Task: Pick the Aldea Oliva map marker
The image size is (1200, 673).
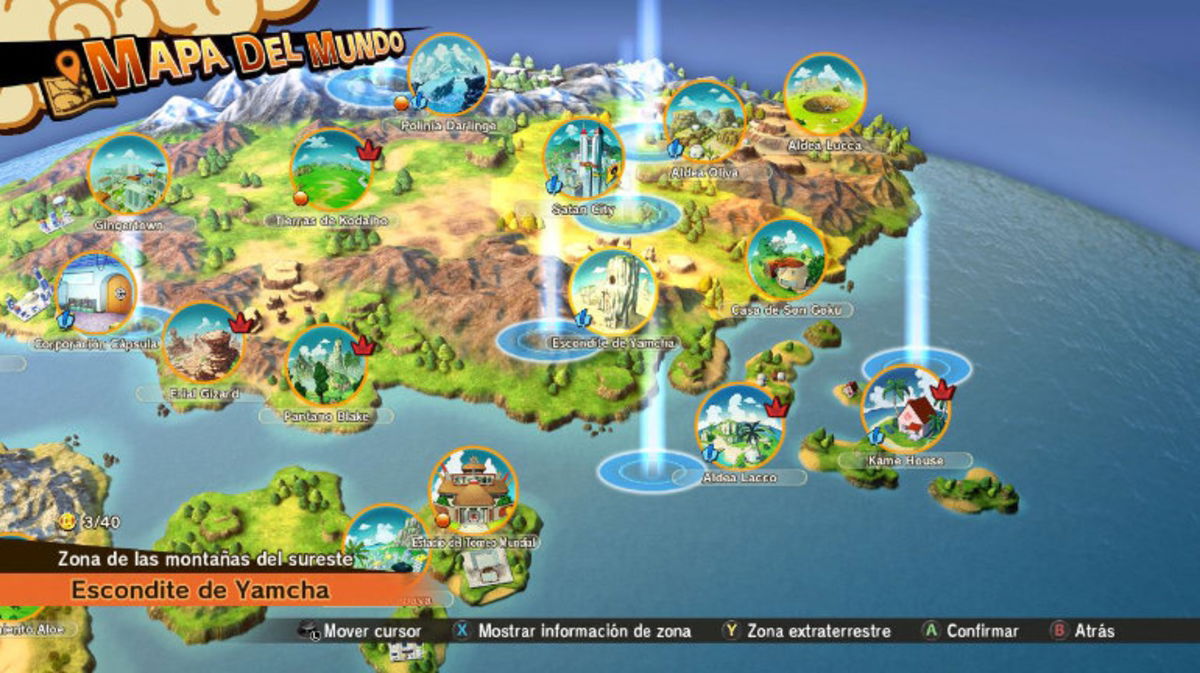Action: (704, 120)
